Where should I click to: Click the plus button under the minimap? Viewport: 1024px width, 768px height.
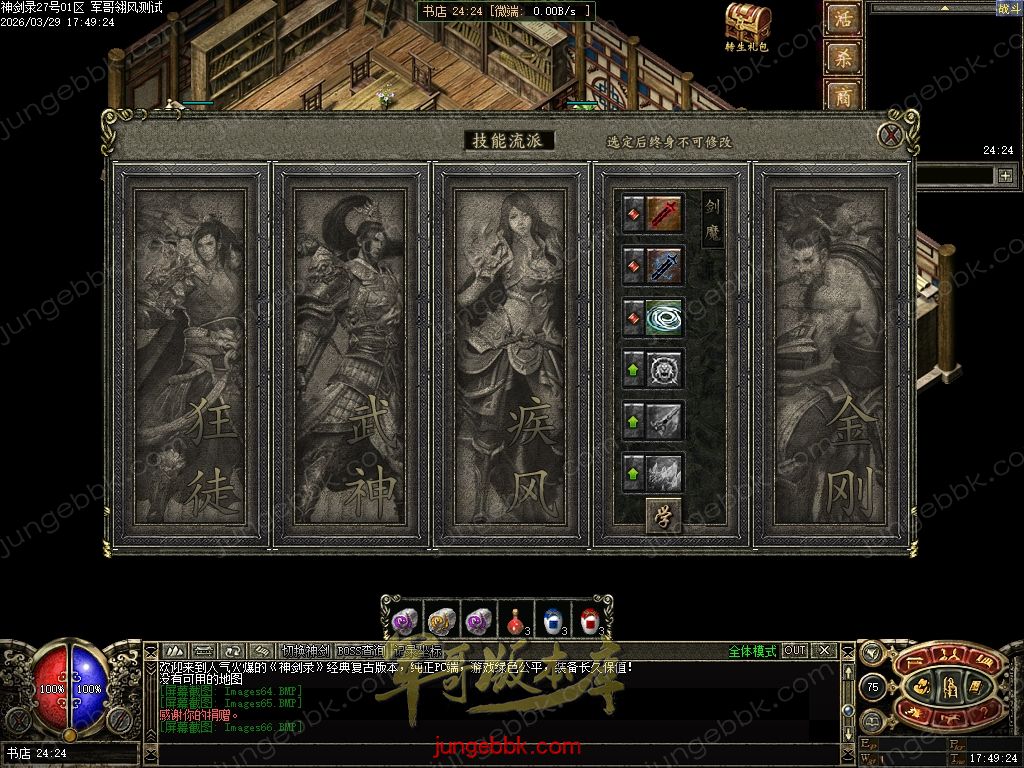1004,176
